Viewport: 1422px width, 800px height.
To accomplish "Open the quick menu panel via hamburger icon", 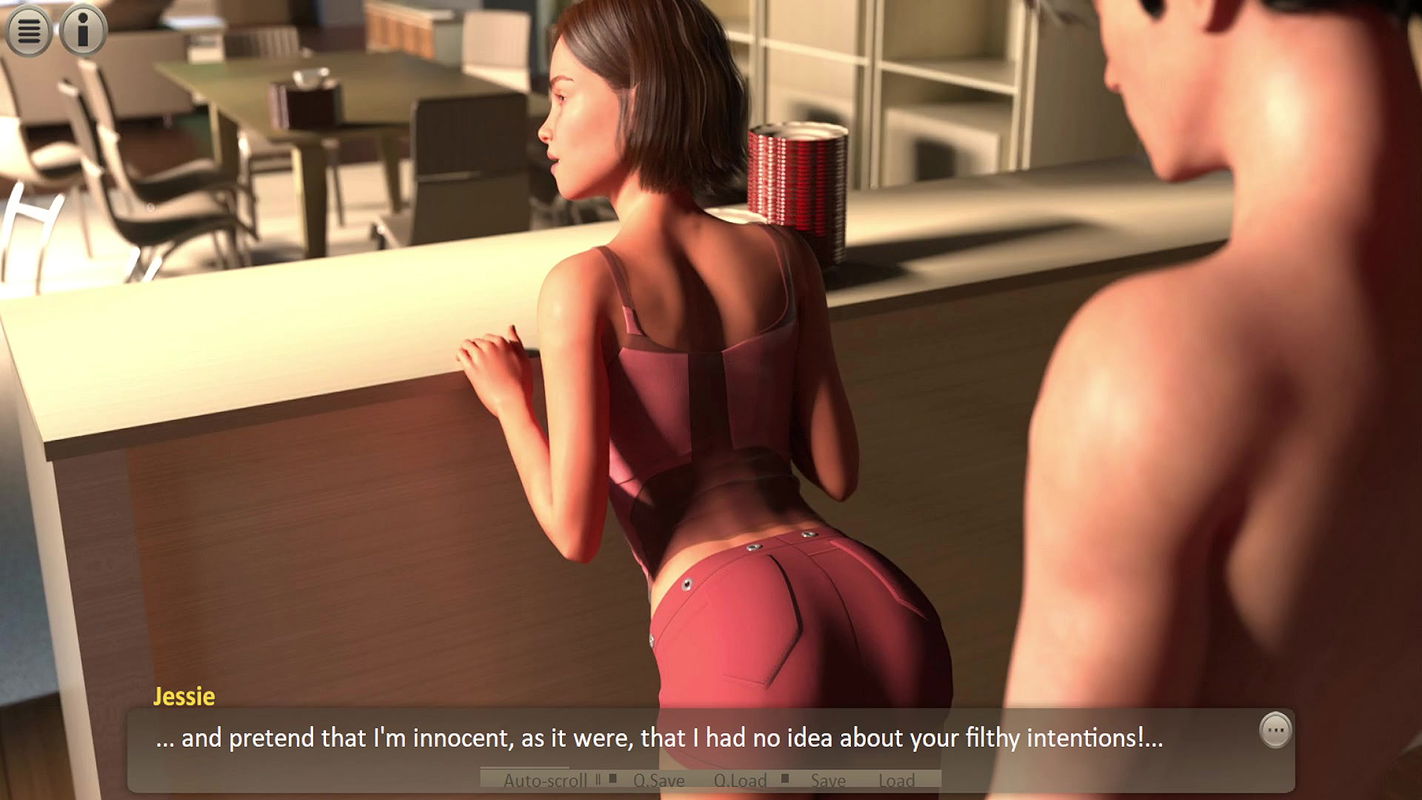I will (28, 29).
